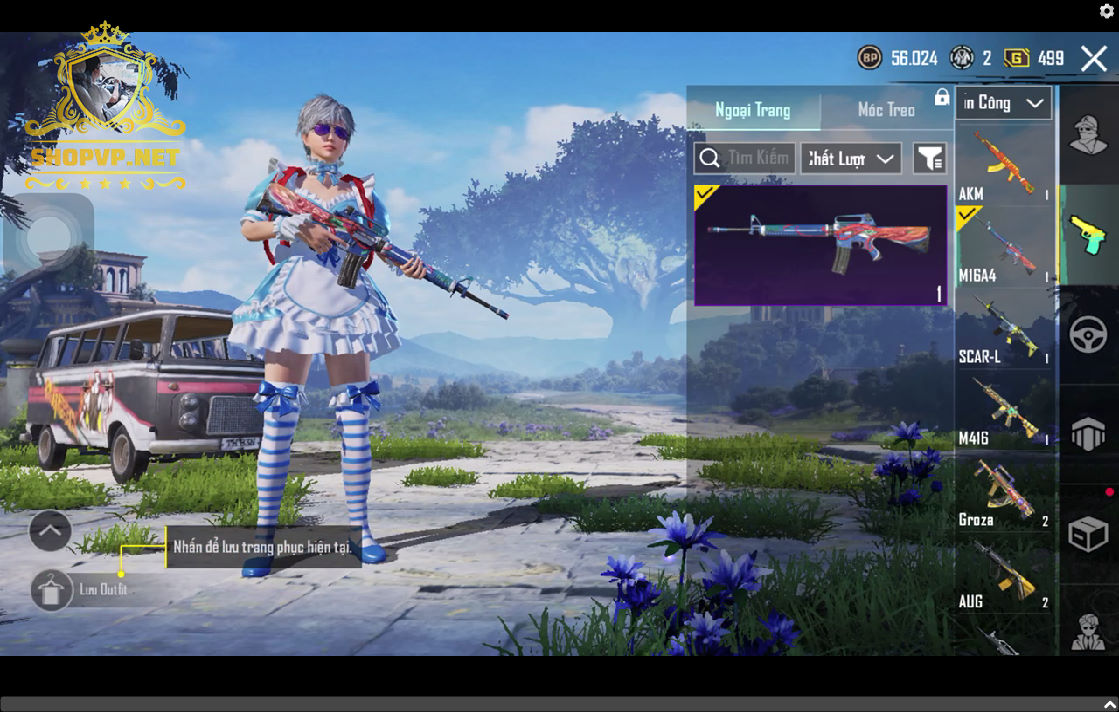Switch to the Ngoại Trang tab

click(x=752, y=110)
